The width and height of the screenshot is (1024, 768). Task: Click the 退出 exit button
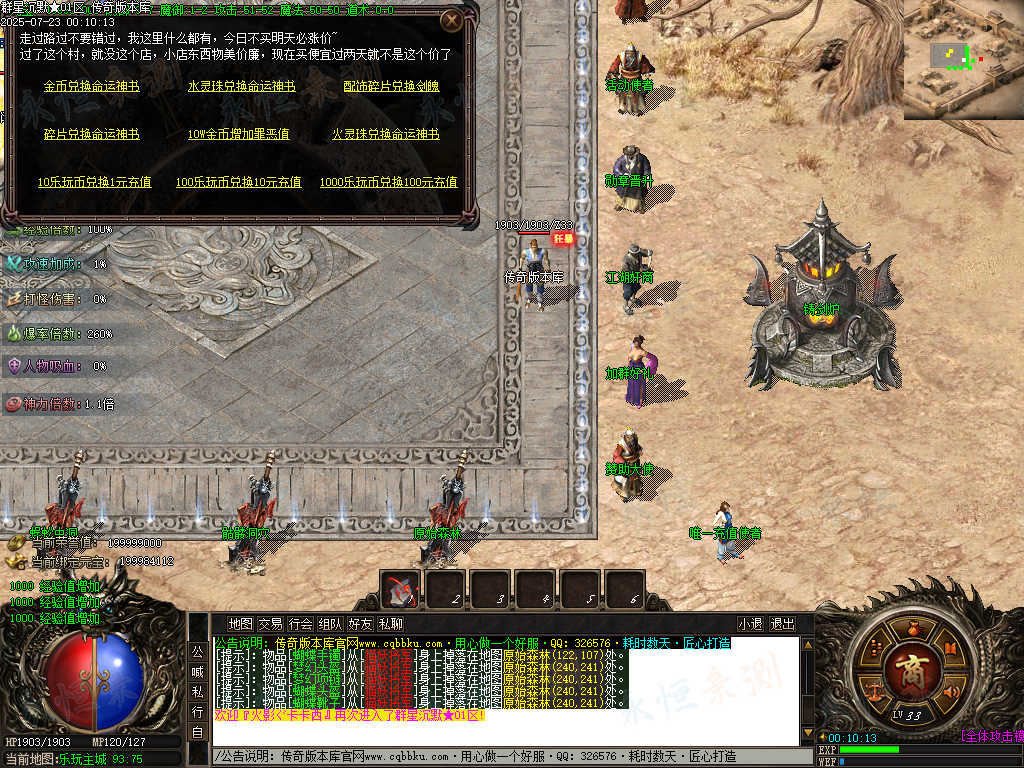tap(782, 624)
